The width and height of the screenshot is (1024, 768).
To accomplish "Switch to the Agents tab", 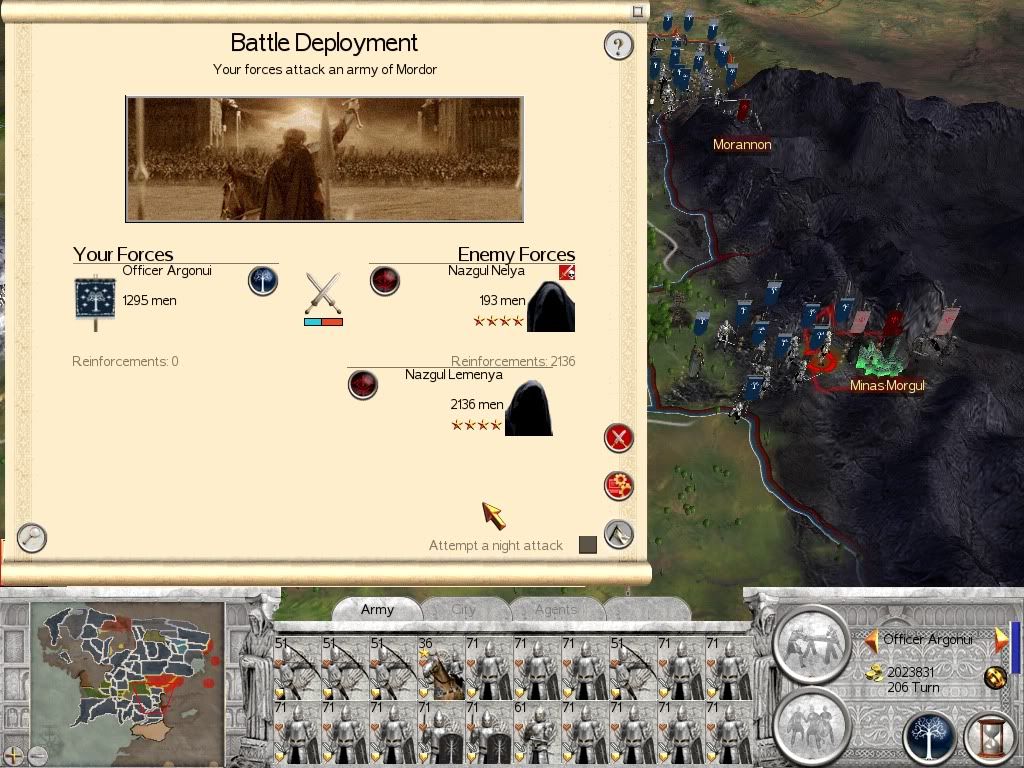I will coord(555,609).
